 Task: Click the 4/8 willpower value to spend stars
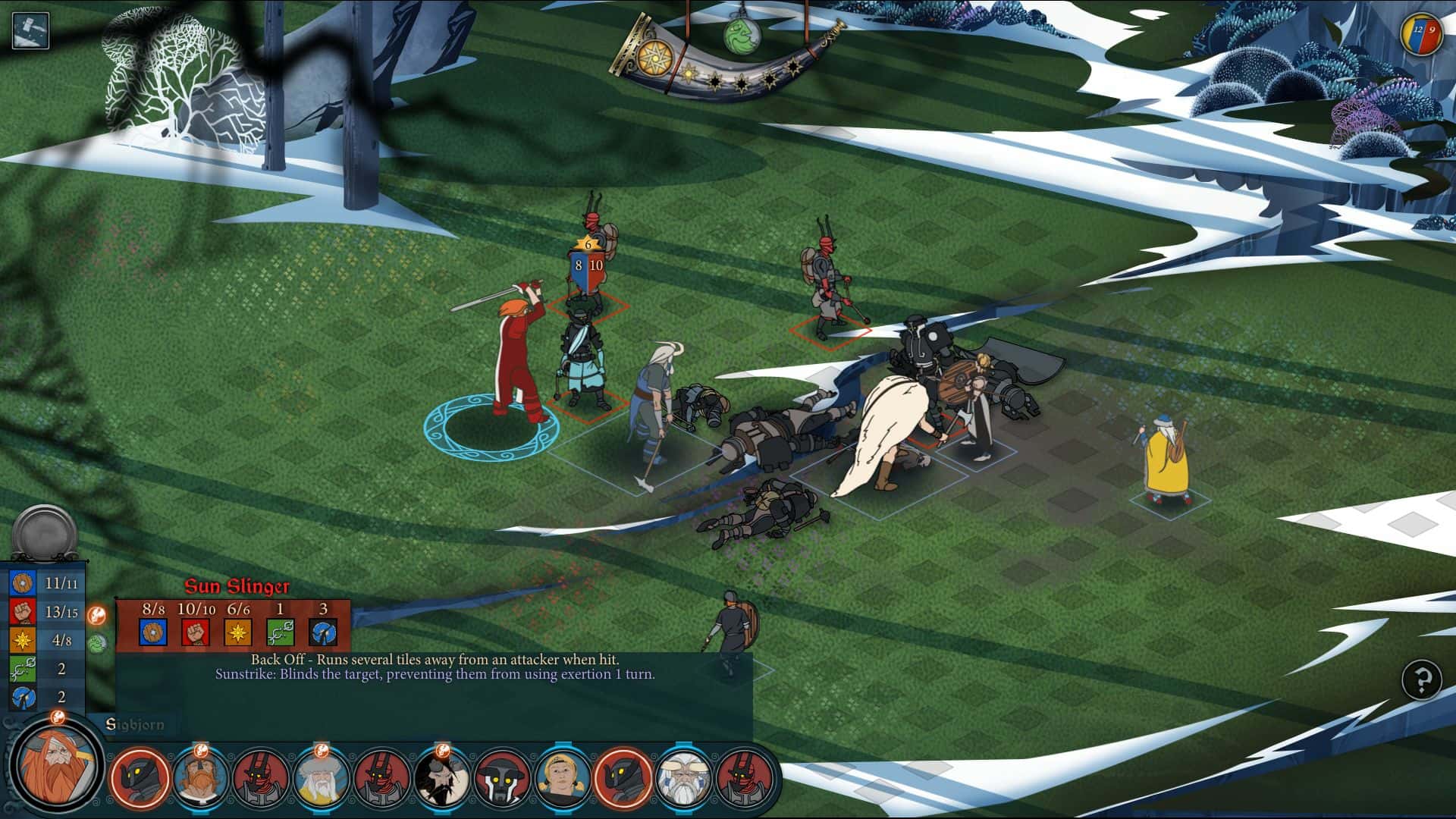tap(61, 641)
